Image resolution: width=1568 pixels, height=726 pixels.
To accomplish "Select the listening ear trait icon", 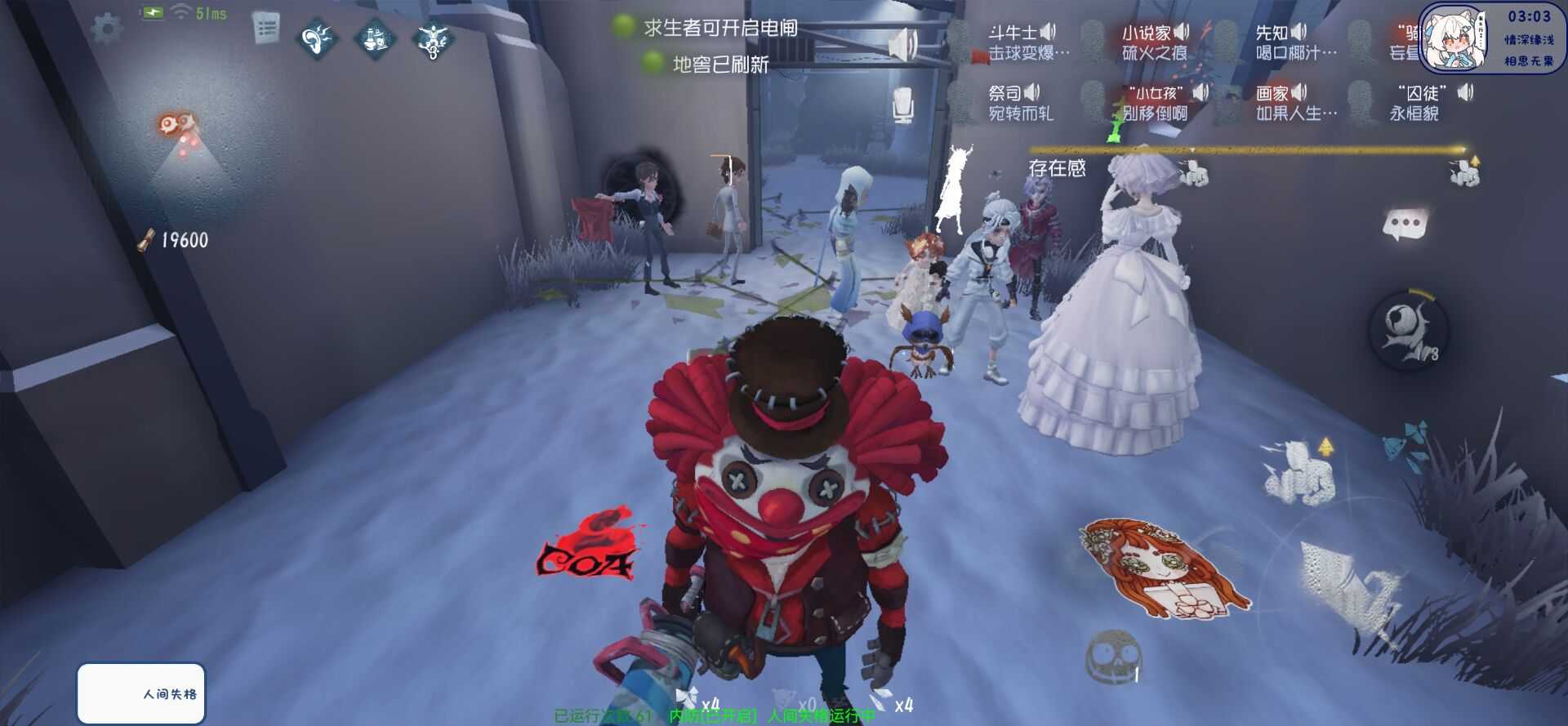I will [318, 38].
